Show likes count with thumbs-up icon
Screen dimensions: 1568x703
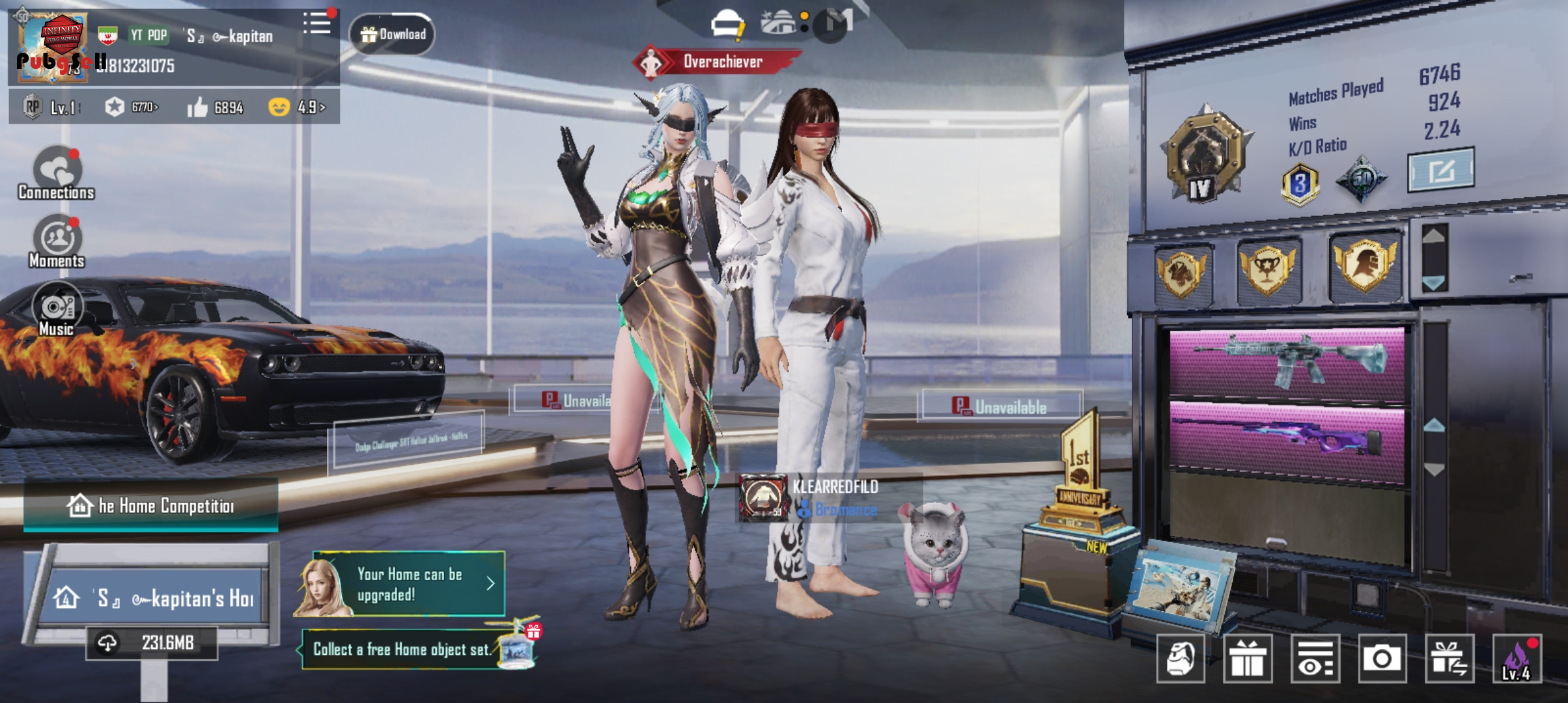click(x=216, y=107)
